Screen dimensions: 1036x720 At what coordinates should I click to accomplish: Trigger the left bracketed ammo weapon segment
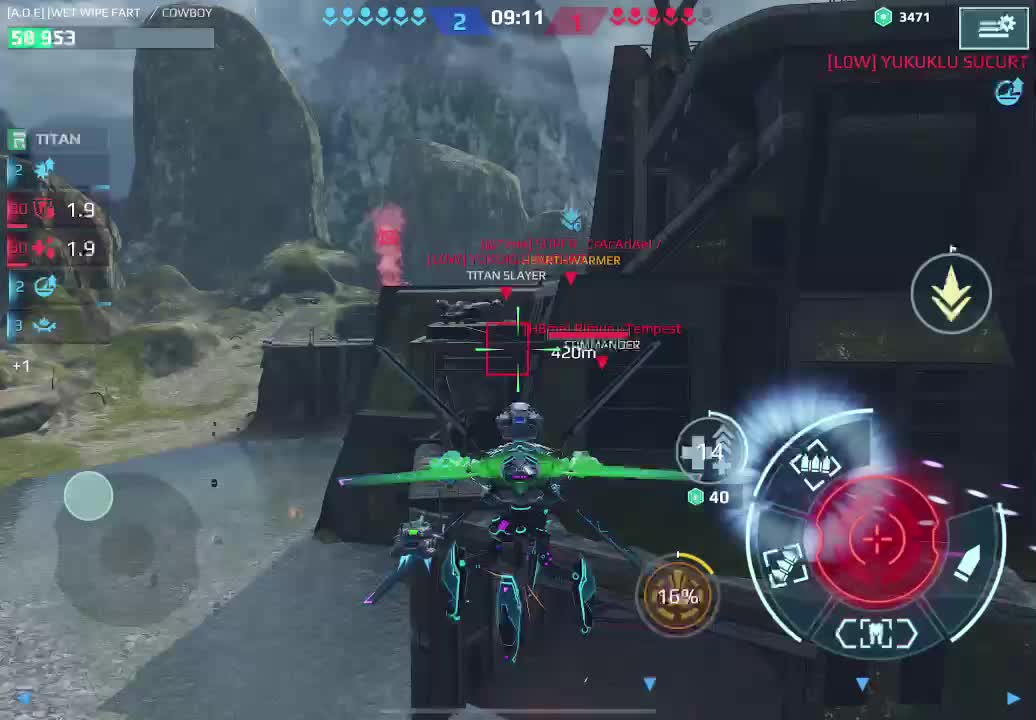pos(785,566)
